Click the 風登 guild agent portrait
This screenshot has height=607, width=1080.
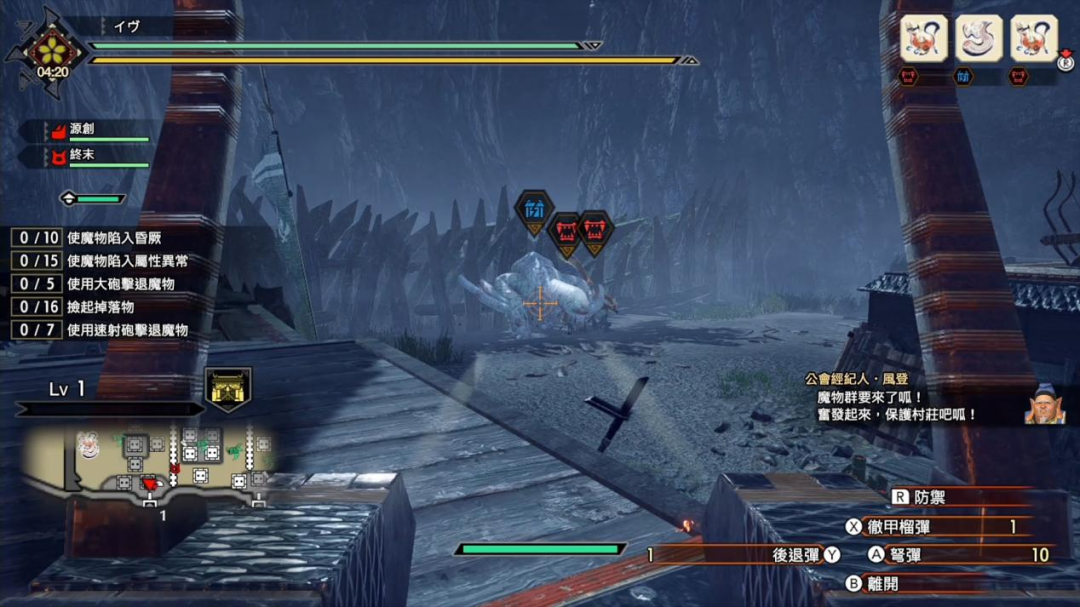pos(1043,404)
